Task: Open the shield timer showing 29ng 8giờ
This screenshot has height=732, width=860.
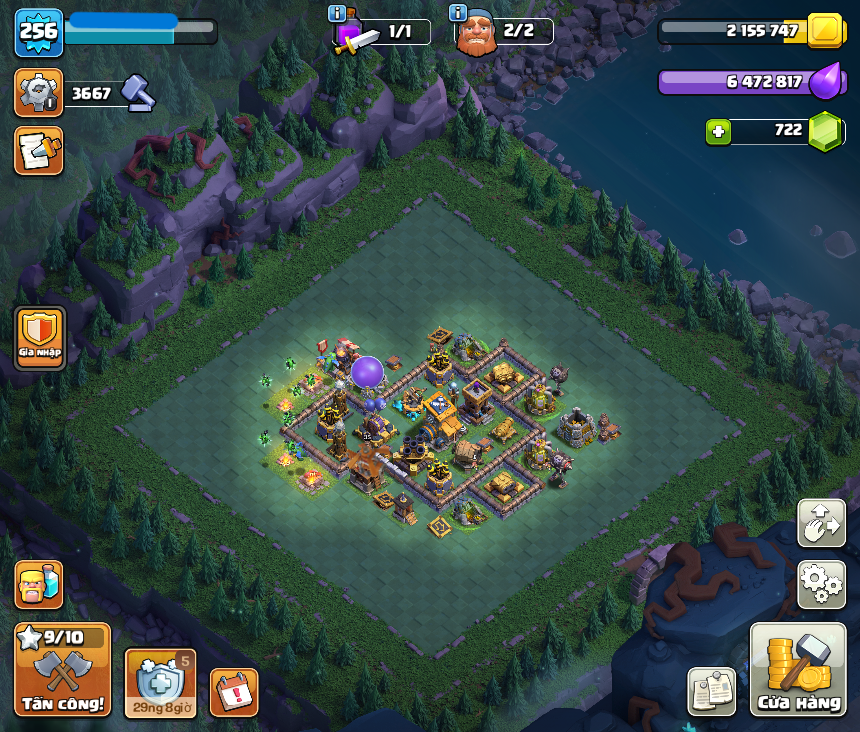Action: (x=160, y=683)
